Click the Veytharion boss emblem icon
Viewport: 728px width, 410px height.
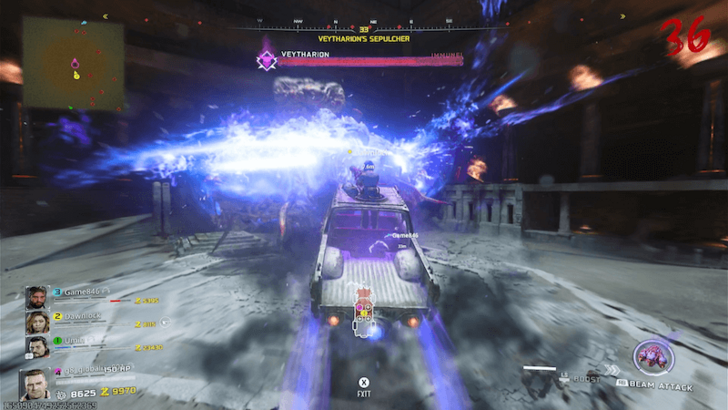click(267, 60)
